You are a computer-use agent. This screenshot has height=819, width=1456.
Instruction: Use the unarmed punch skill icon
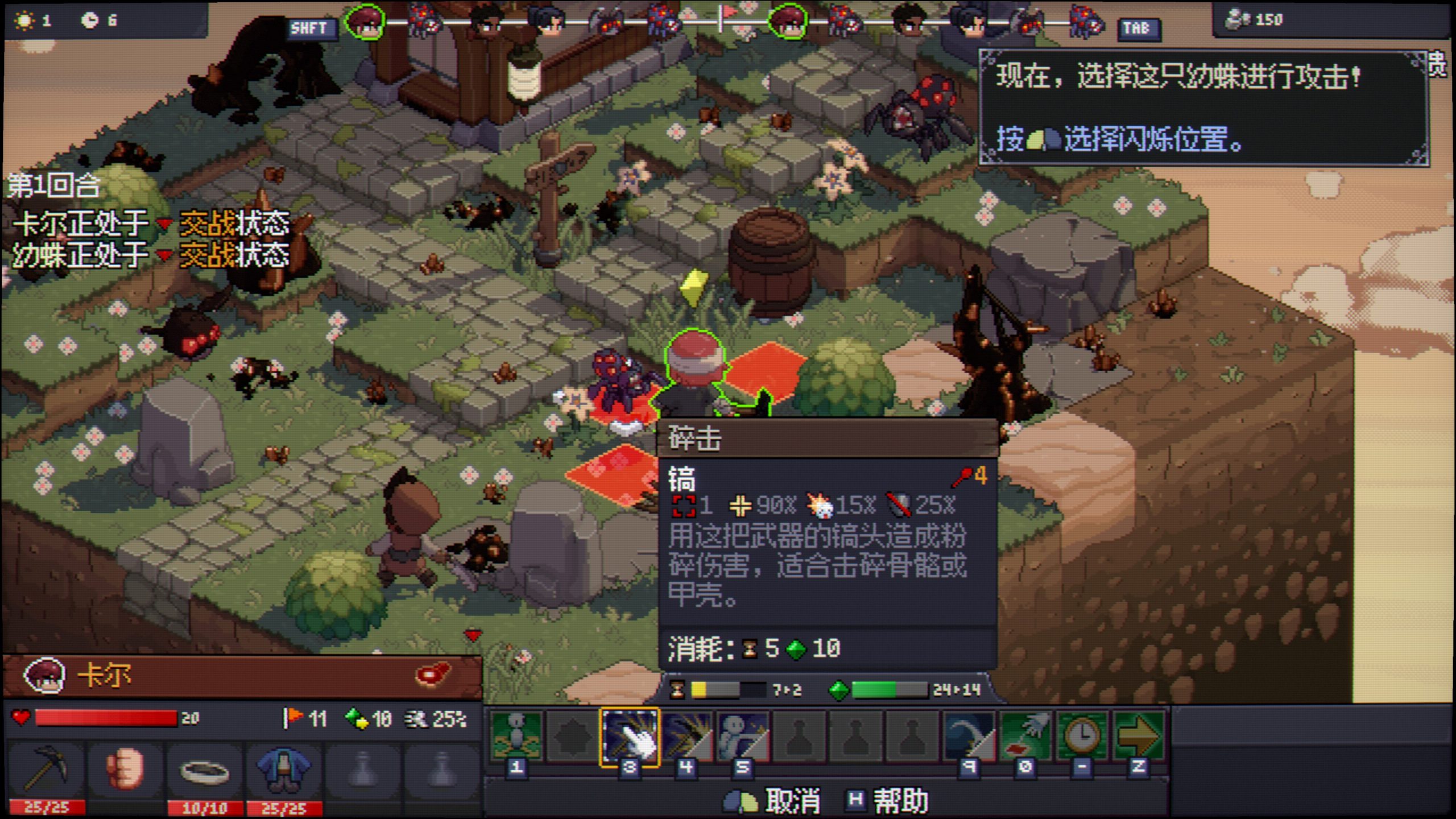(742, 737)
